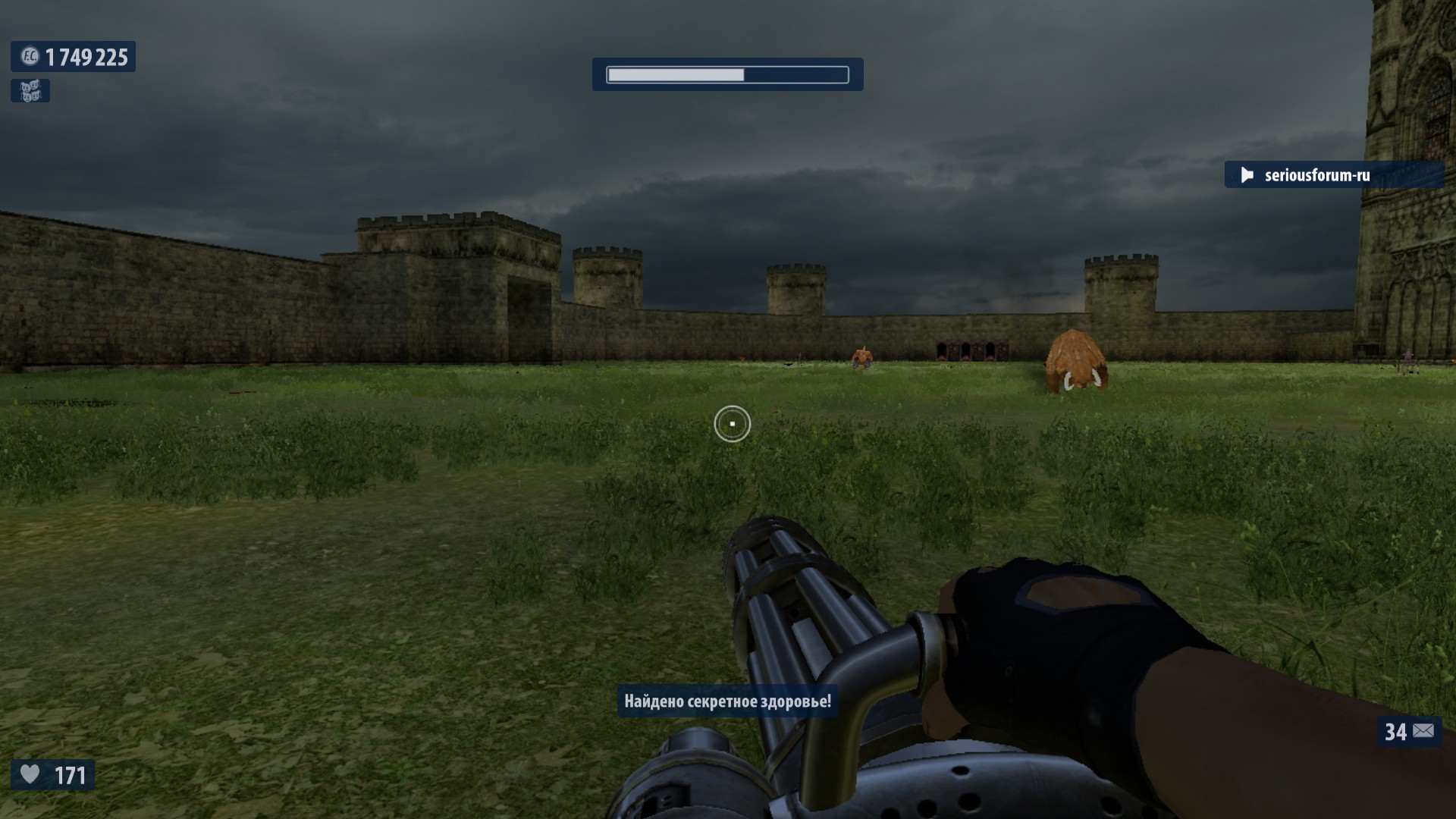Select the seriousforum-ru player entry
The image size is (1456, 819).
coord(1316,175)
